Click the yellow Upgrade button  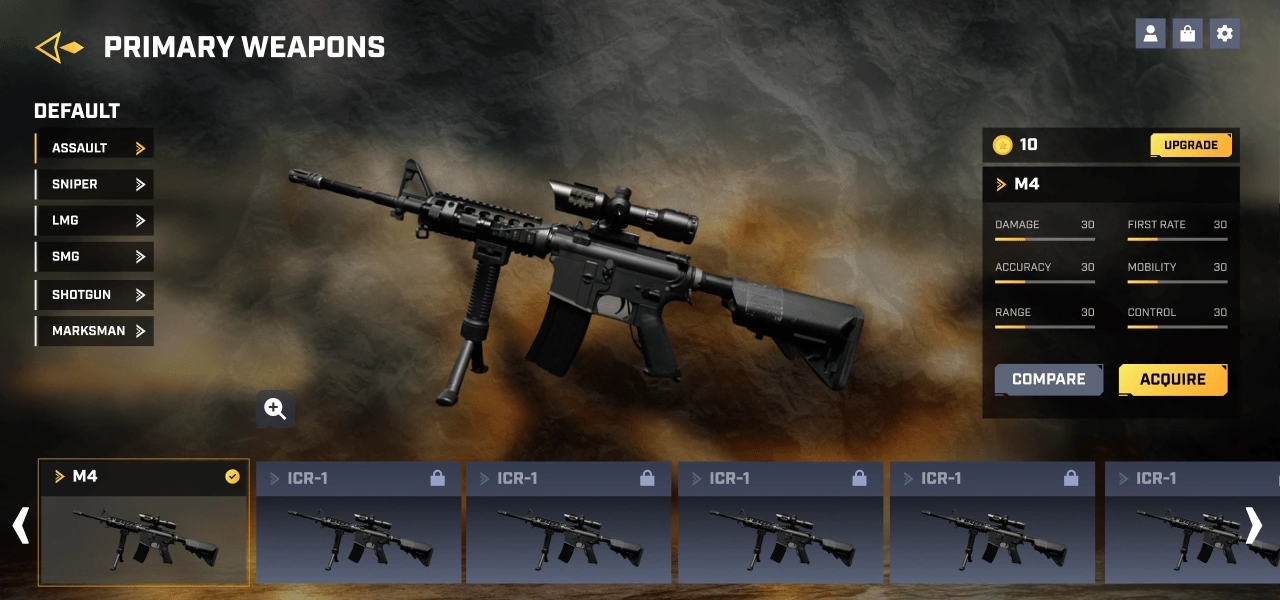tap(1190, 145)
